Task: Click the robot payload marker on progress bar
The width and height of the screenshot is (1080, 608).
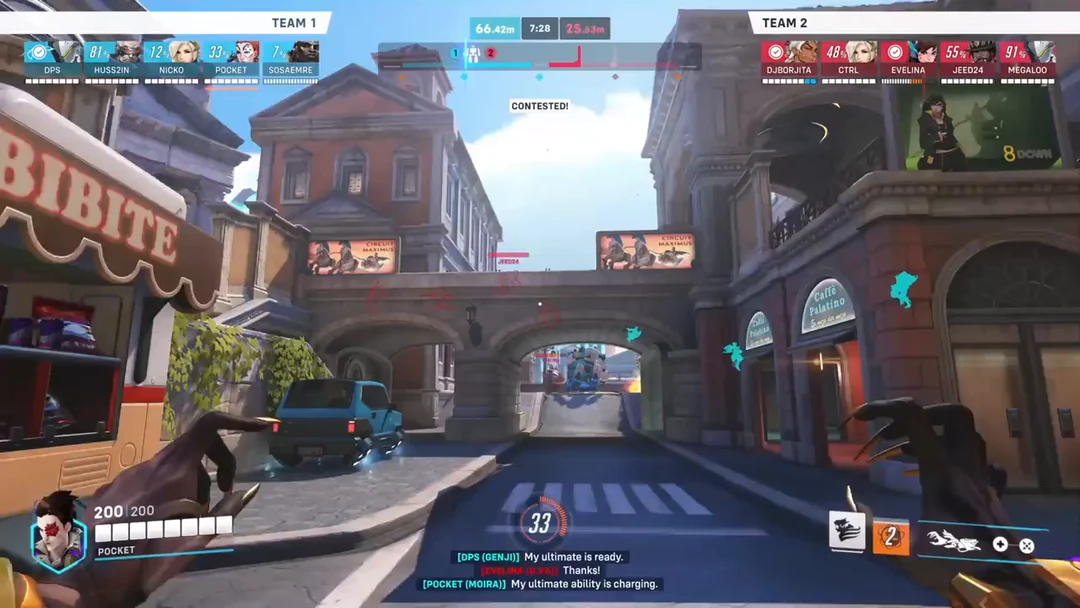Action: point(473,54)
